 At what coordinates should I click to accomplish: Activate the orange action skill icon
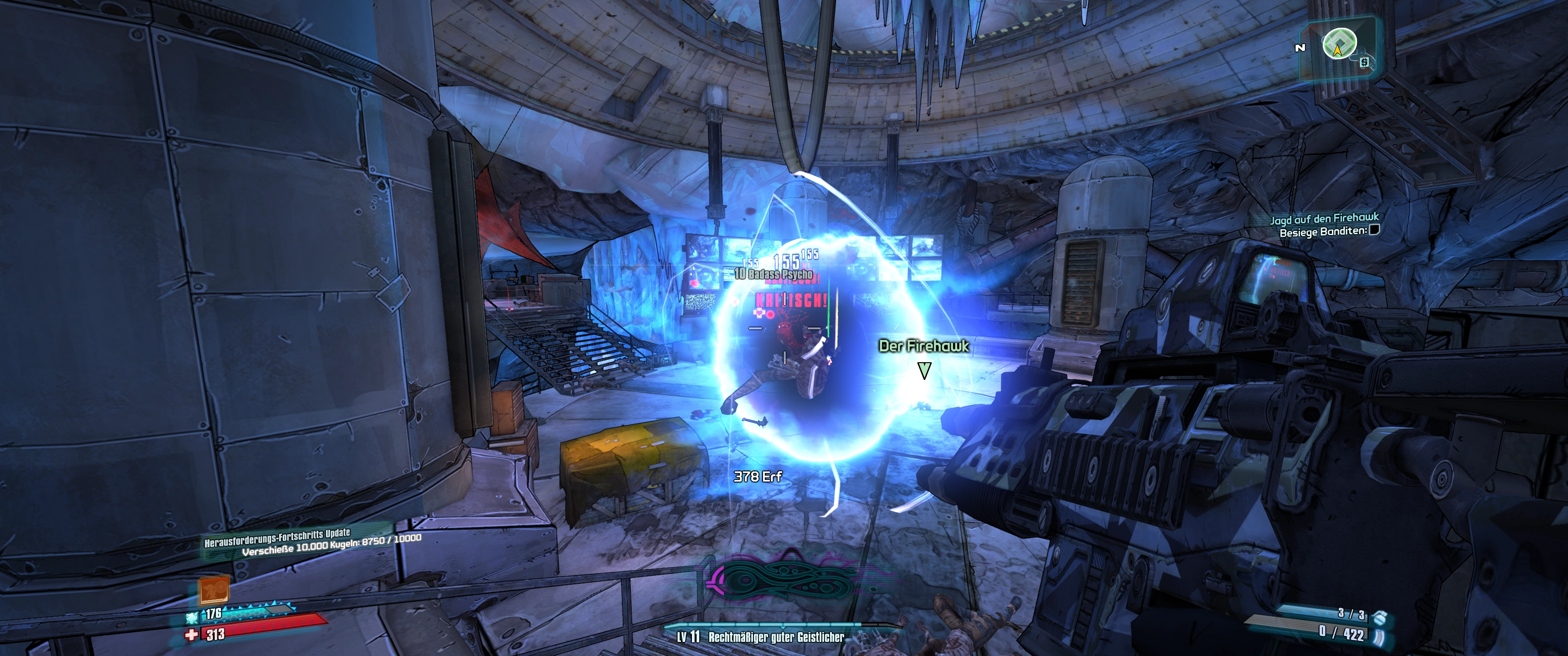[214, 589]
